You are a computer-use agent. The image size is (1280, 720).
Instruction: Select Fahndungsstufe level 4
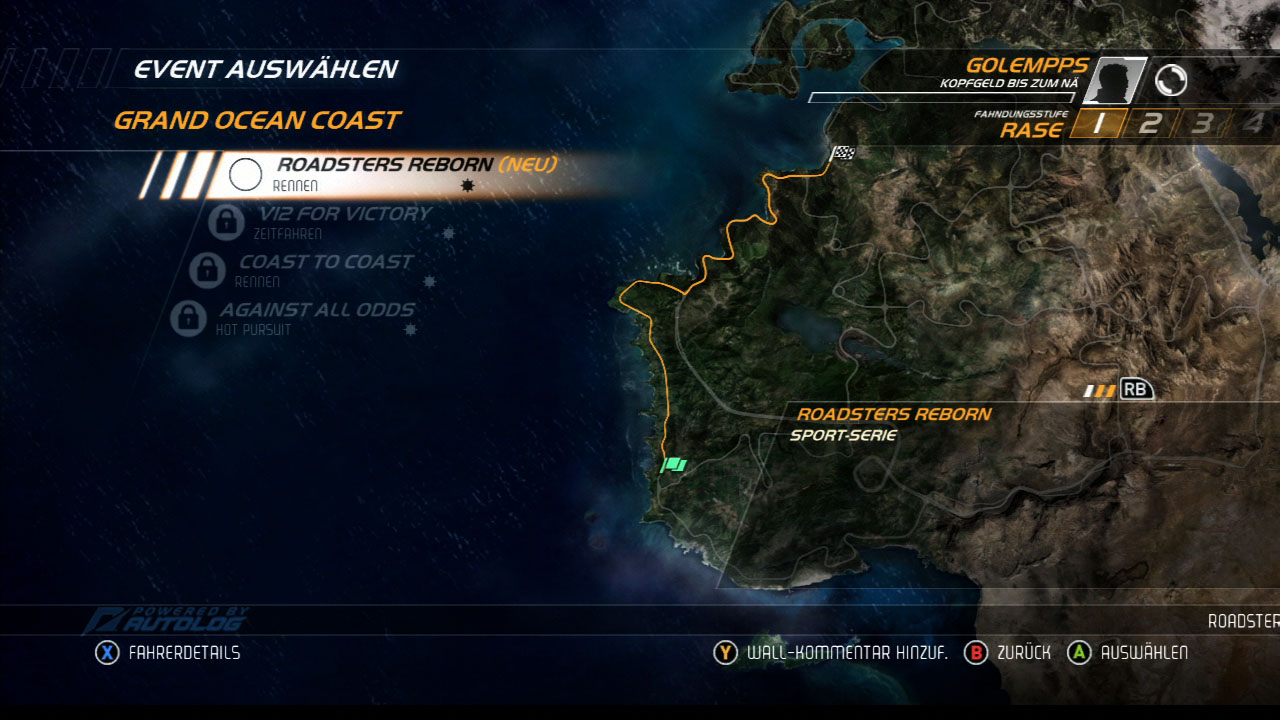coord(1252,122)
